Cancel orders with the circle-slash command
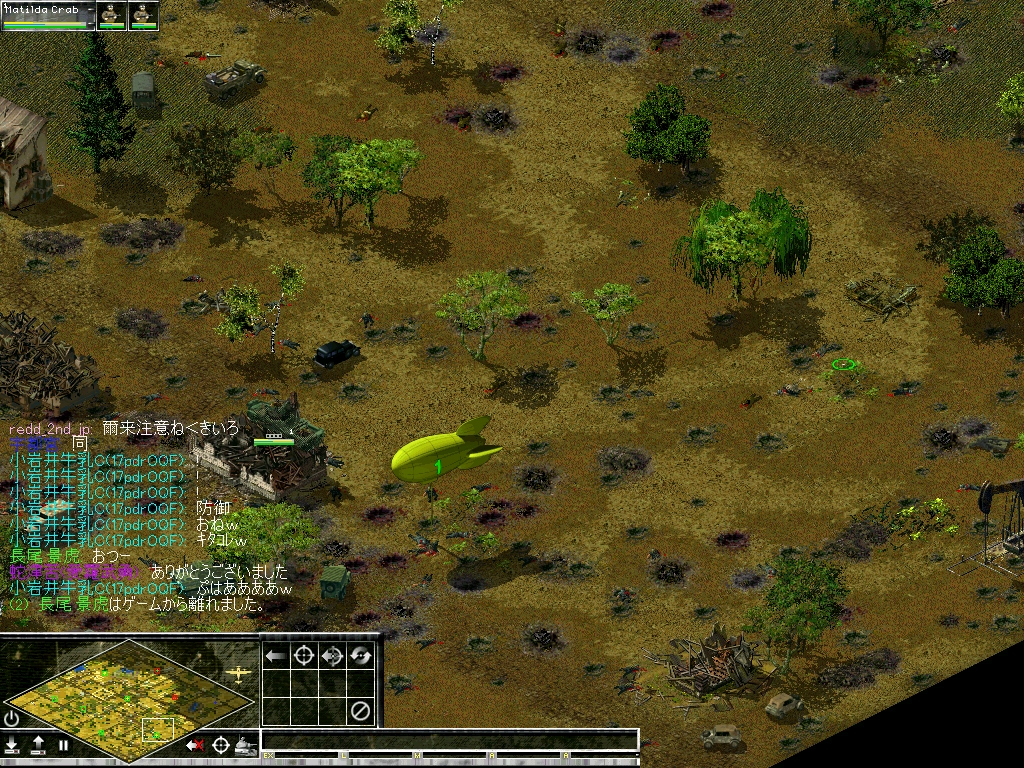This screenshot has height=768, width=1024. (x=360, y=711)
